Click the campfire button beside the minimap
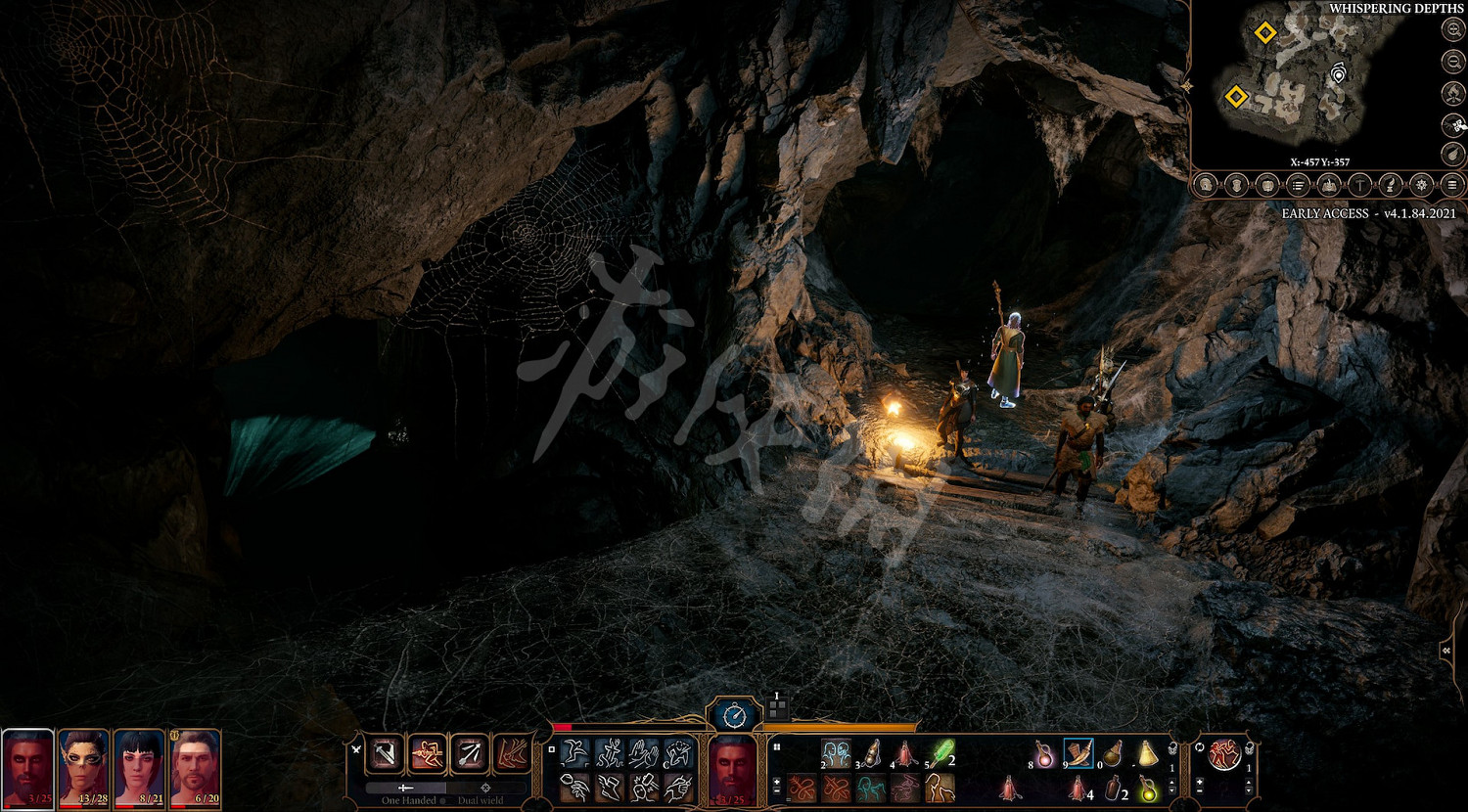The height and width of the screenshot is (812, 1468). point(1453,94)
